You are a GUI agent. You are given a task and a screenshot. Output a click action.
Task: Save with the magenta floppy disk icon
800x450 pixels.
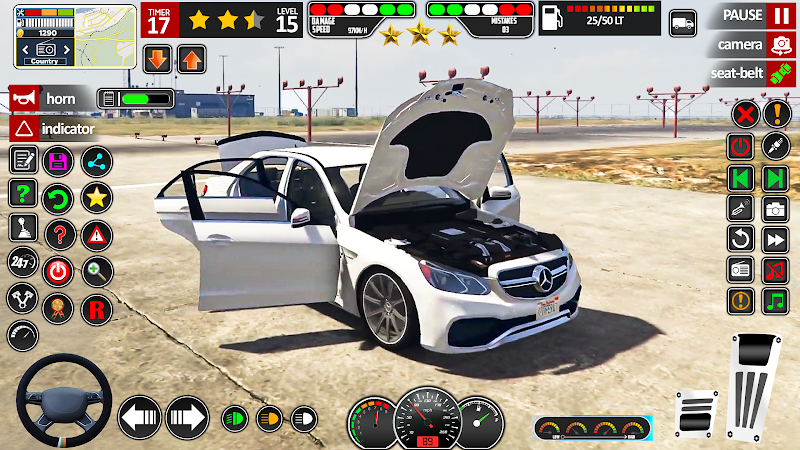pos(58,161)
